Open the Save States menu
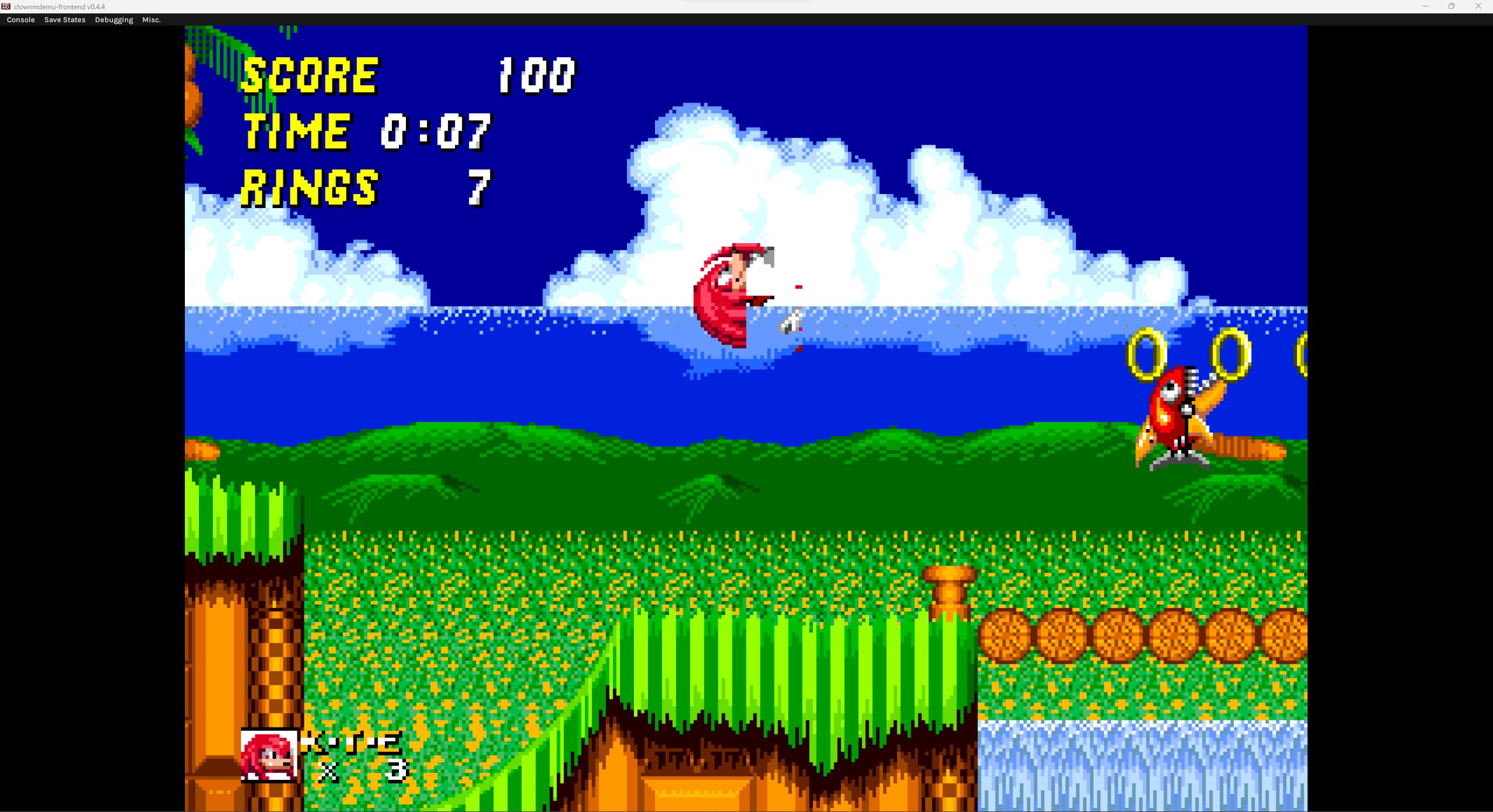Viewport: 1493px width, 812px height. [x=64, y=19]
